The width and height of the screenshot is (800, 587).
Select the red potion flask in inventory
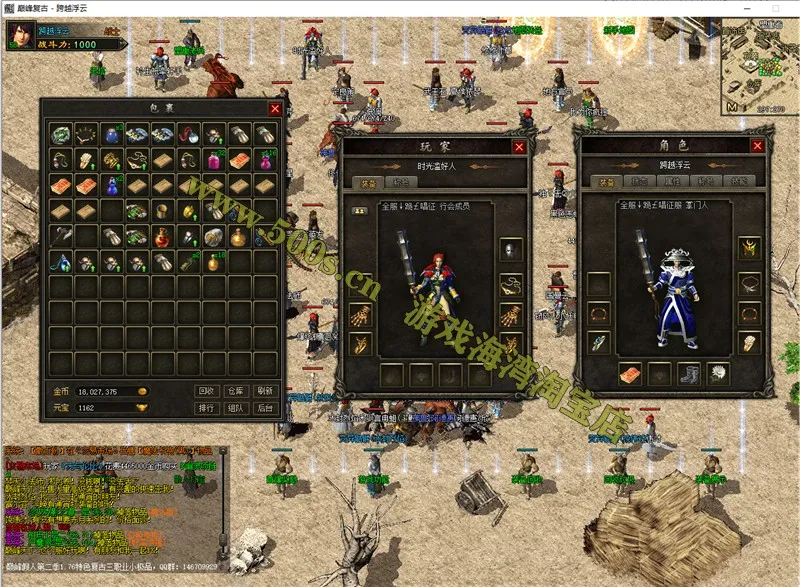click(x=160, y=236)
